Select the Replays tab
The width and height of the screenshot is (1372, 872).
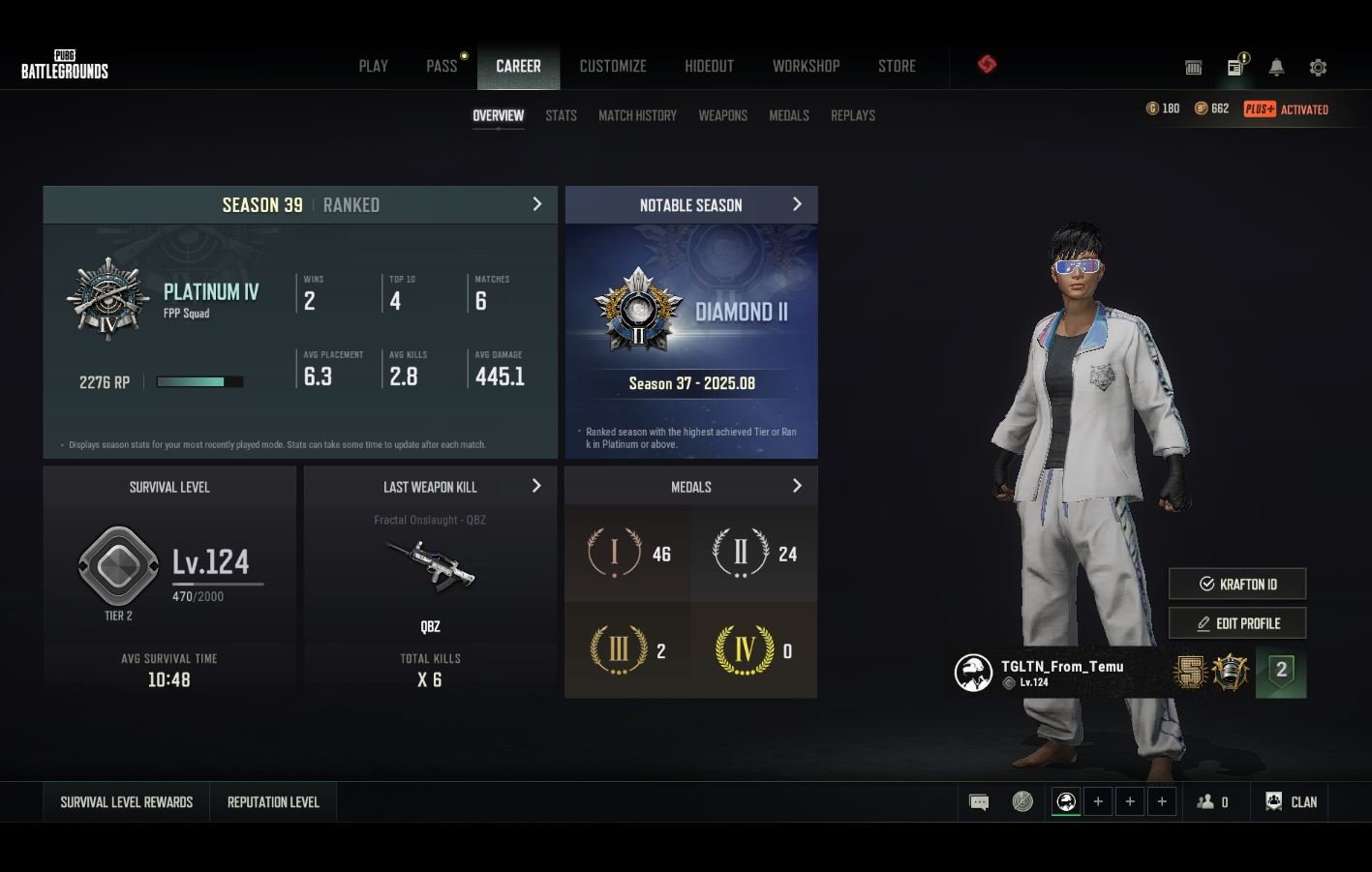852,115
